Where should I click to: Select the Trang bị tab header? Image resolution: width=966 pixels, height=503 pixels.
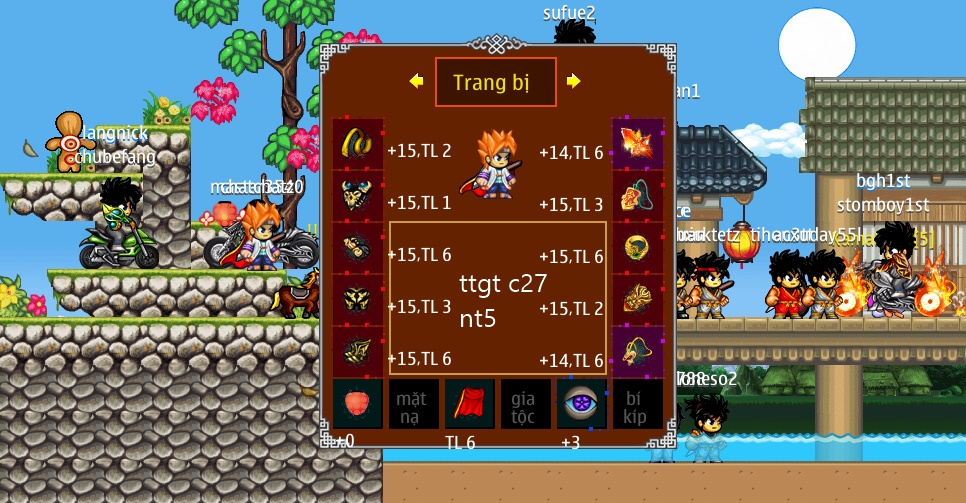(x=495, y=82)
